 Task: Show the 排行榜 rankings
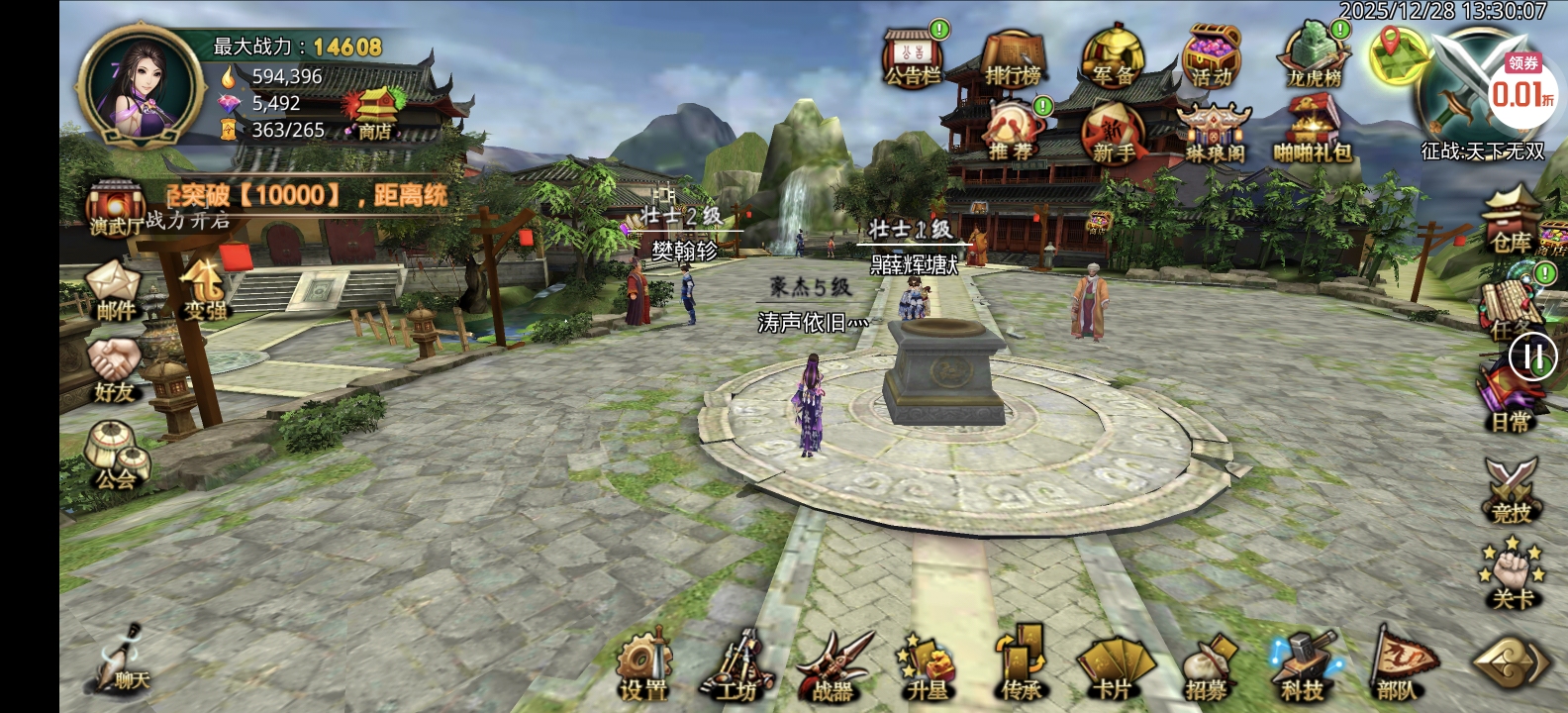point(1012,59)
